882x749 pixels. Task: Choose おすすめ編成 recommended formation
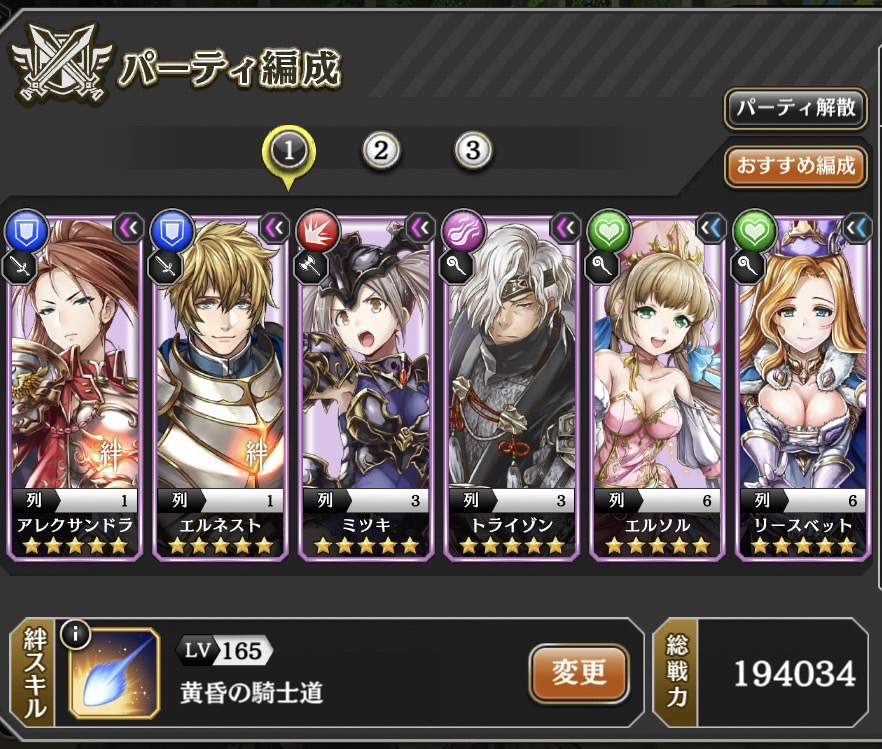click(x=795, y=166)
